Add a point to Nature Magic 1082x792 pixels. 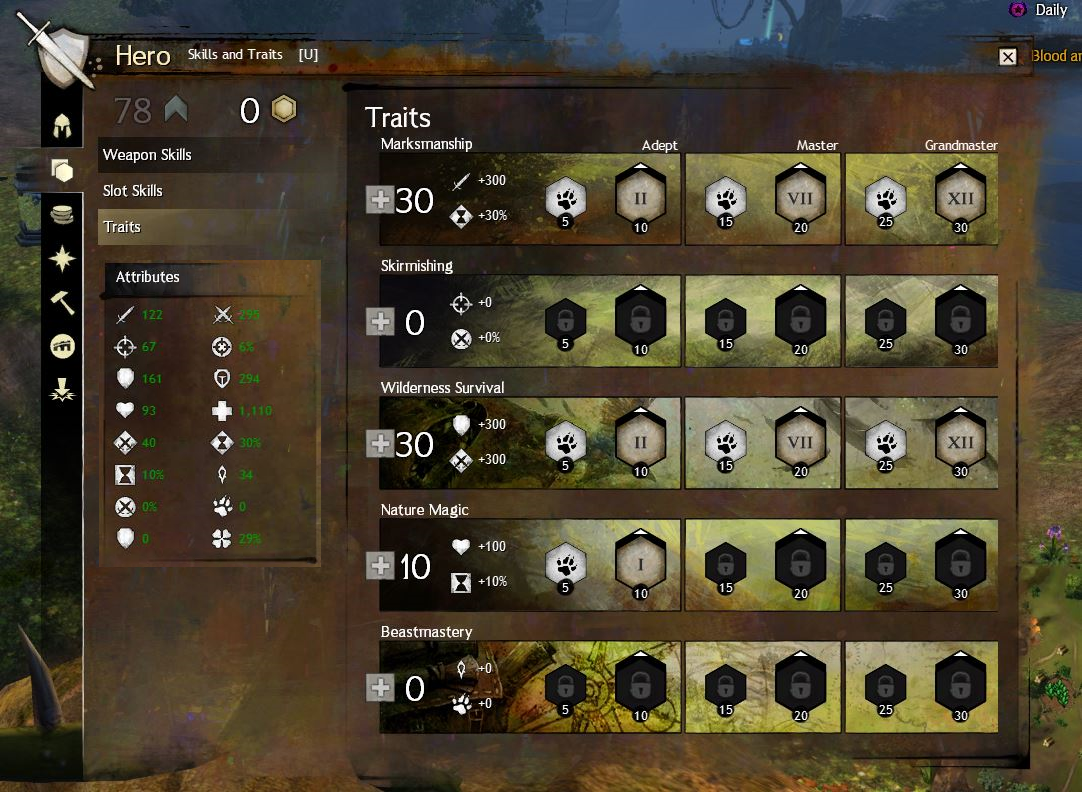380,566
